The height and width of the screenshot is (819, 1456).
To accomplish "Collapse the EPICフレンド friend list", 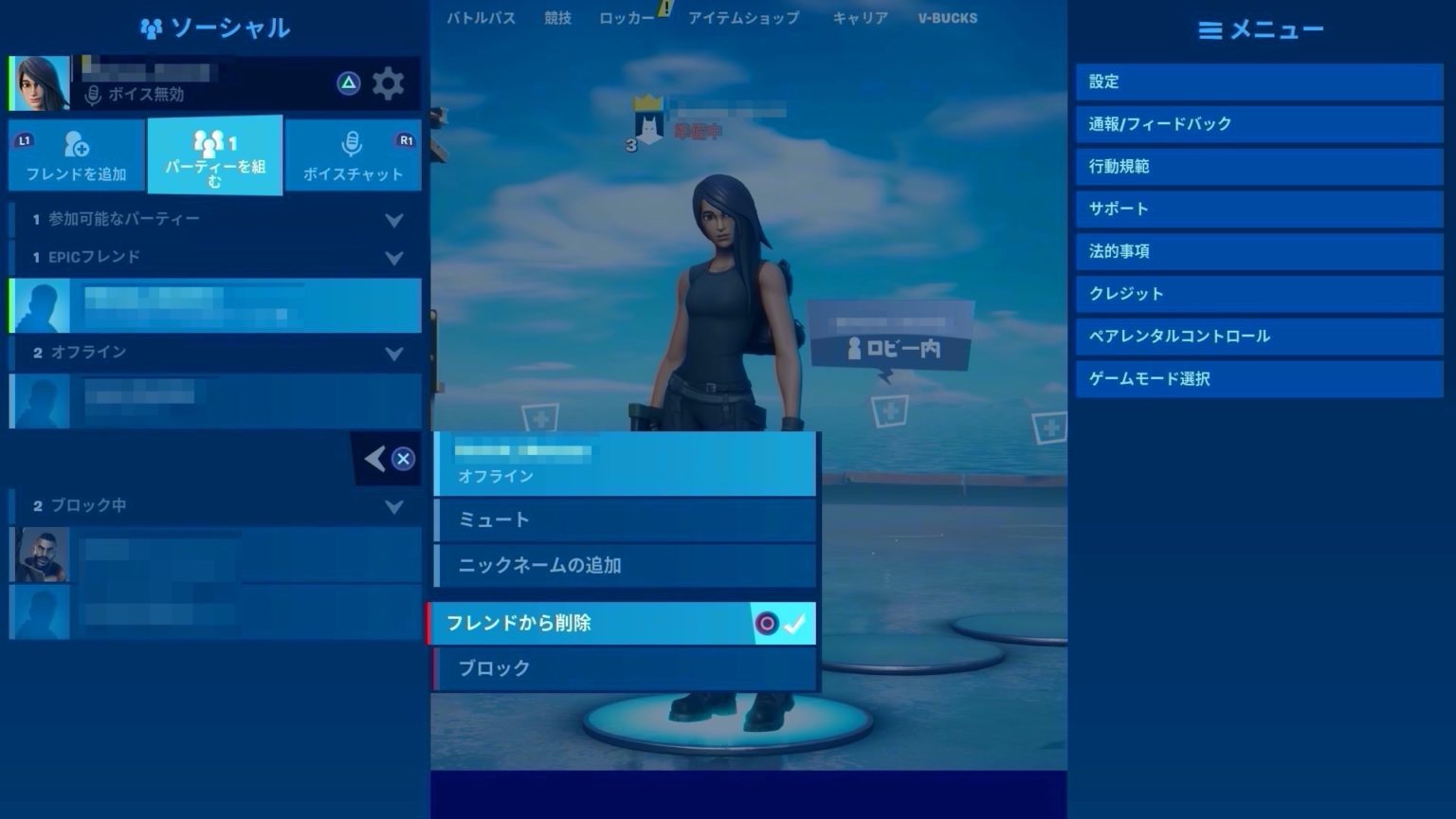I will (x=395, y=256).
